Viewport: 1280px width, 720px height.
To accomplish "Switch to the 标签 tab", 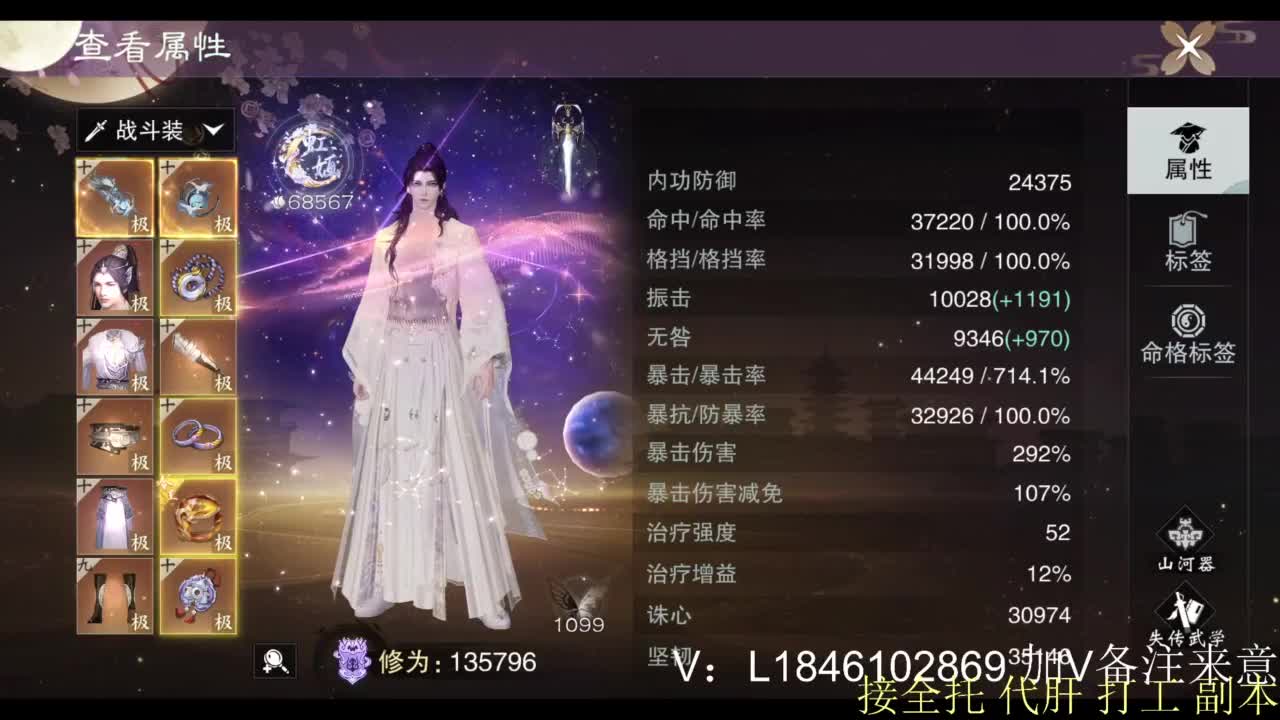I will 1186,240.
